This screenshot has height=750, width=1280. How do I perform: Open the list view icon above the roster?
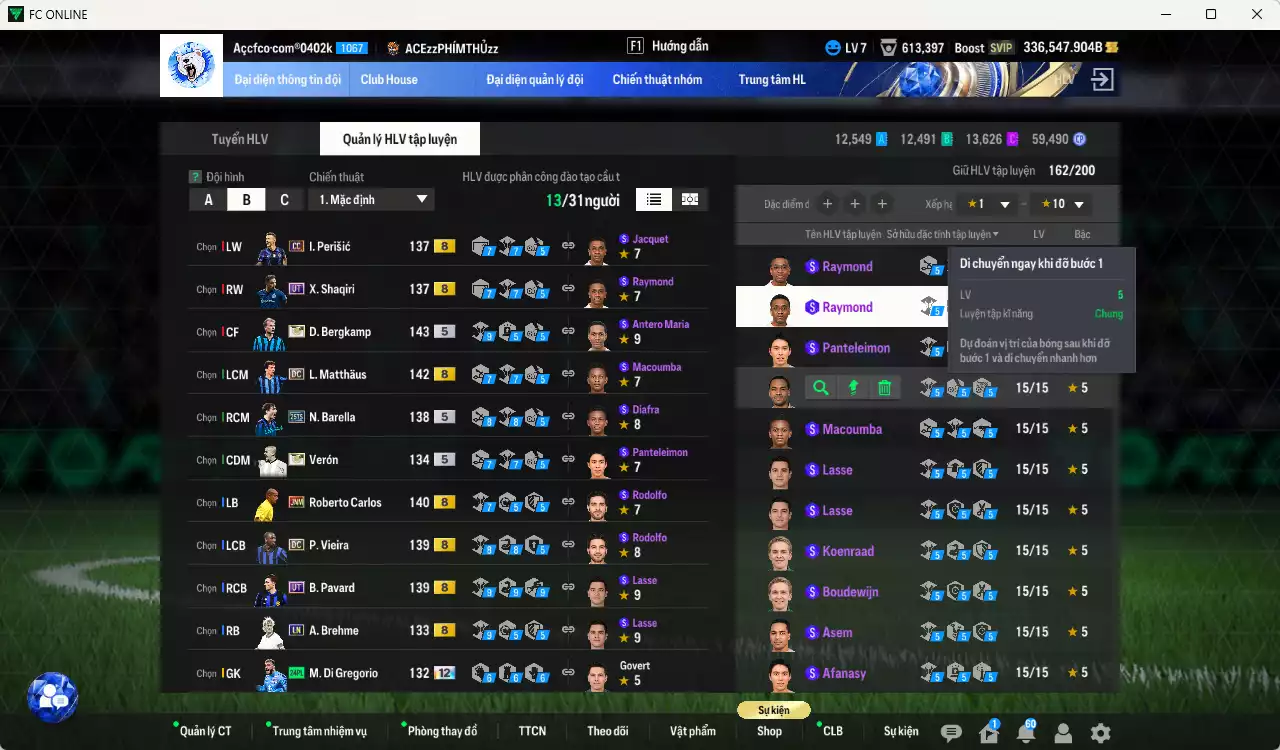pos(653,199)
